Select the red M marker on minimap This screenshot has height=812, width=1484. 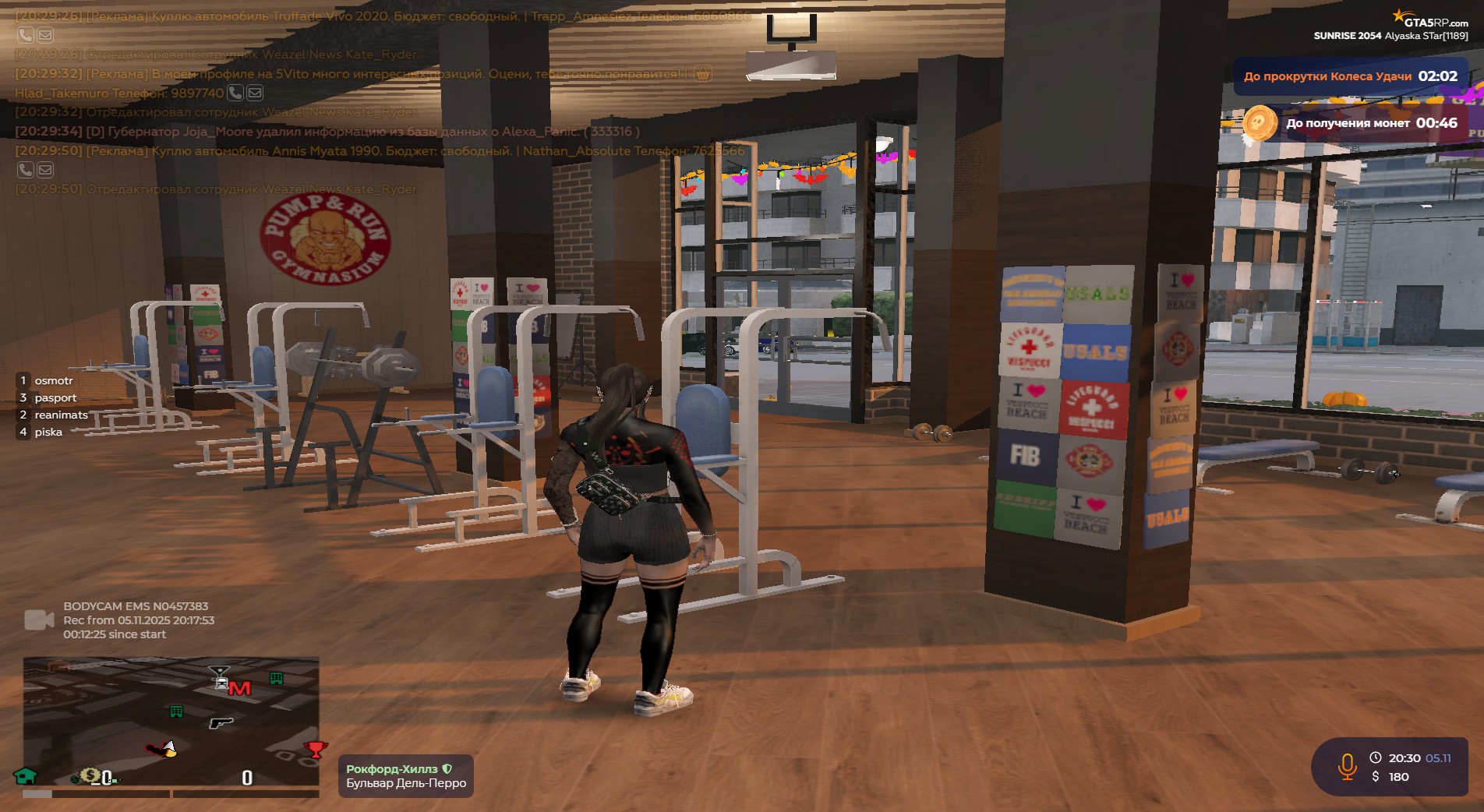pos(240,688)
